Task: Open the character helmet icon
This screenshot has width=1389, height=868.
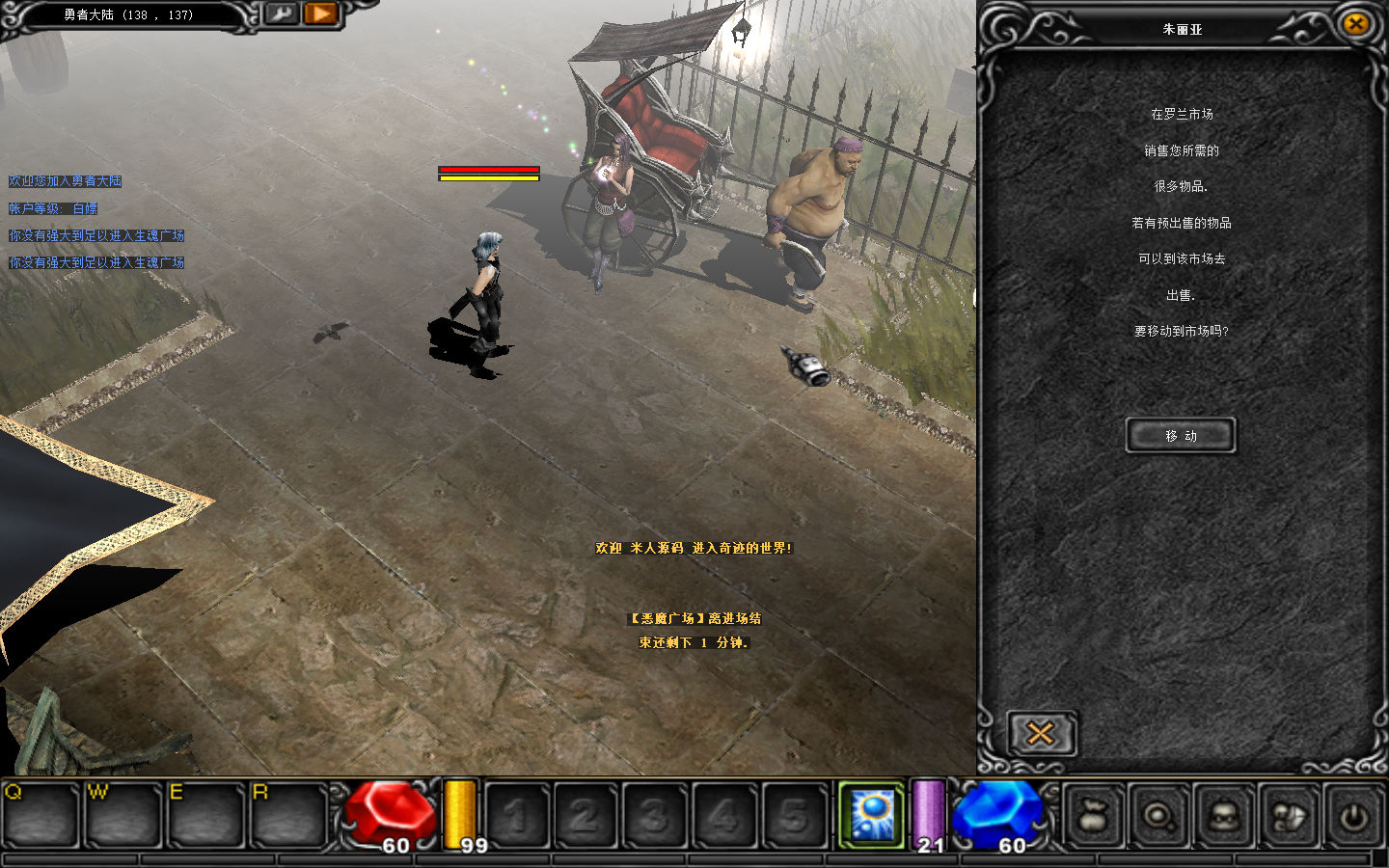Action: point(1224,817)
